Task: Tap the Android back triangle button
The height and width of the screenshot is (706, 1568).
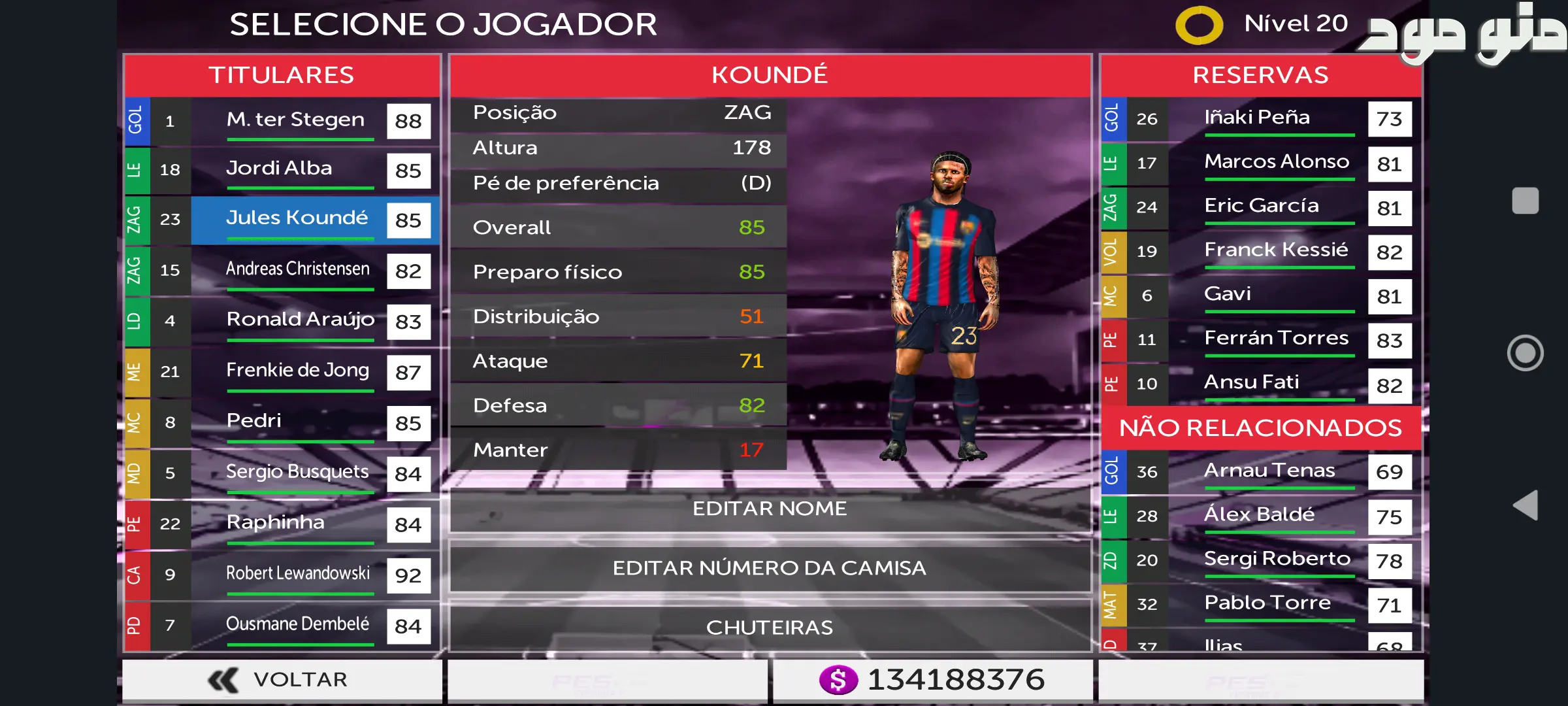Action: click(x=1526, y=505)
